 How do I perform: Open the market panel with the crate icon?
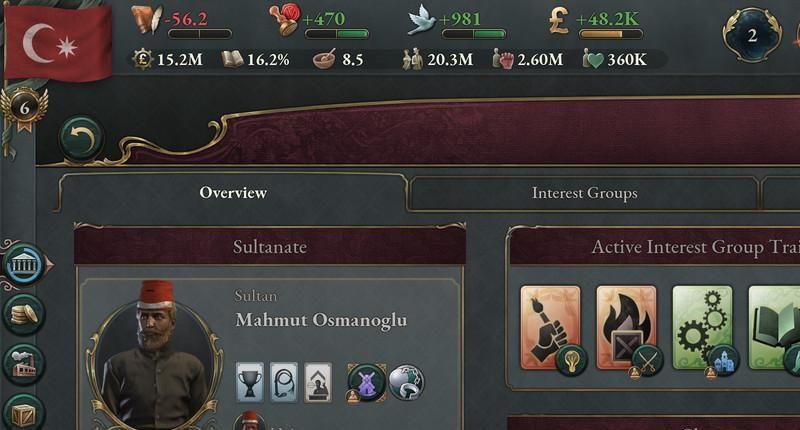point(23,411)
